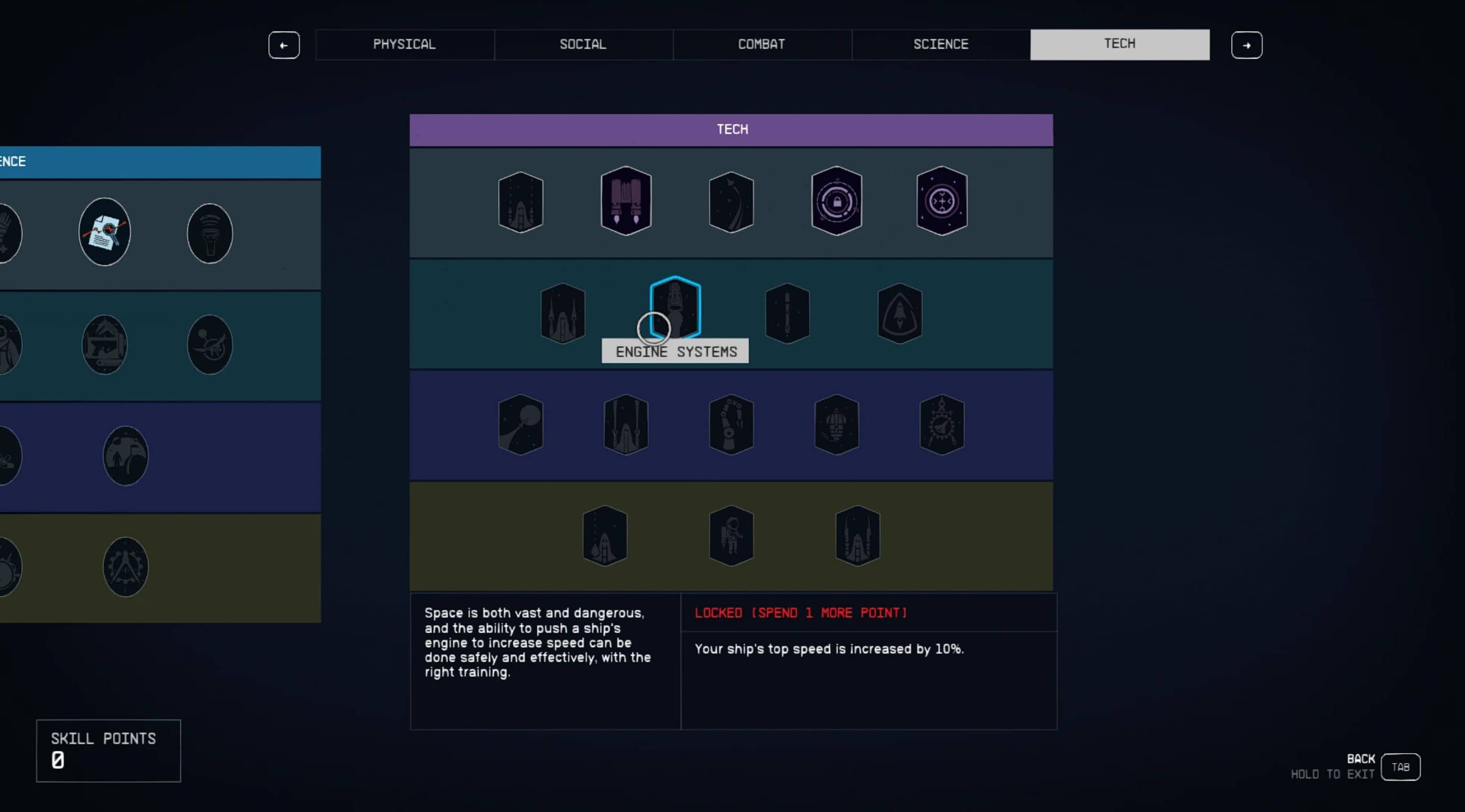Image resolution: width=1465 pixels, height=812 pixels.
Task: Select the Boost Assault Training astronaut skill
Action: click(731, 536)
